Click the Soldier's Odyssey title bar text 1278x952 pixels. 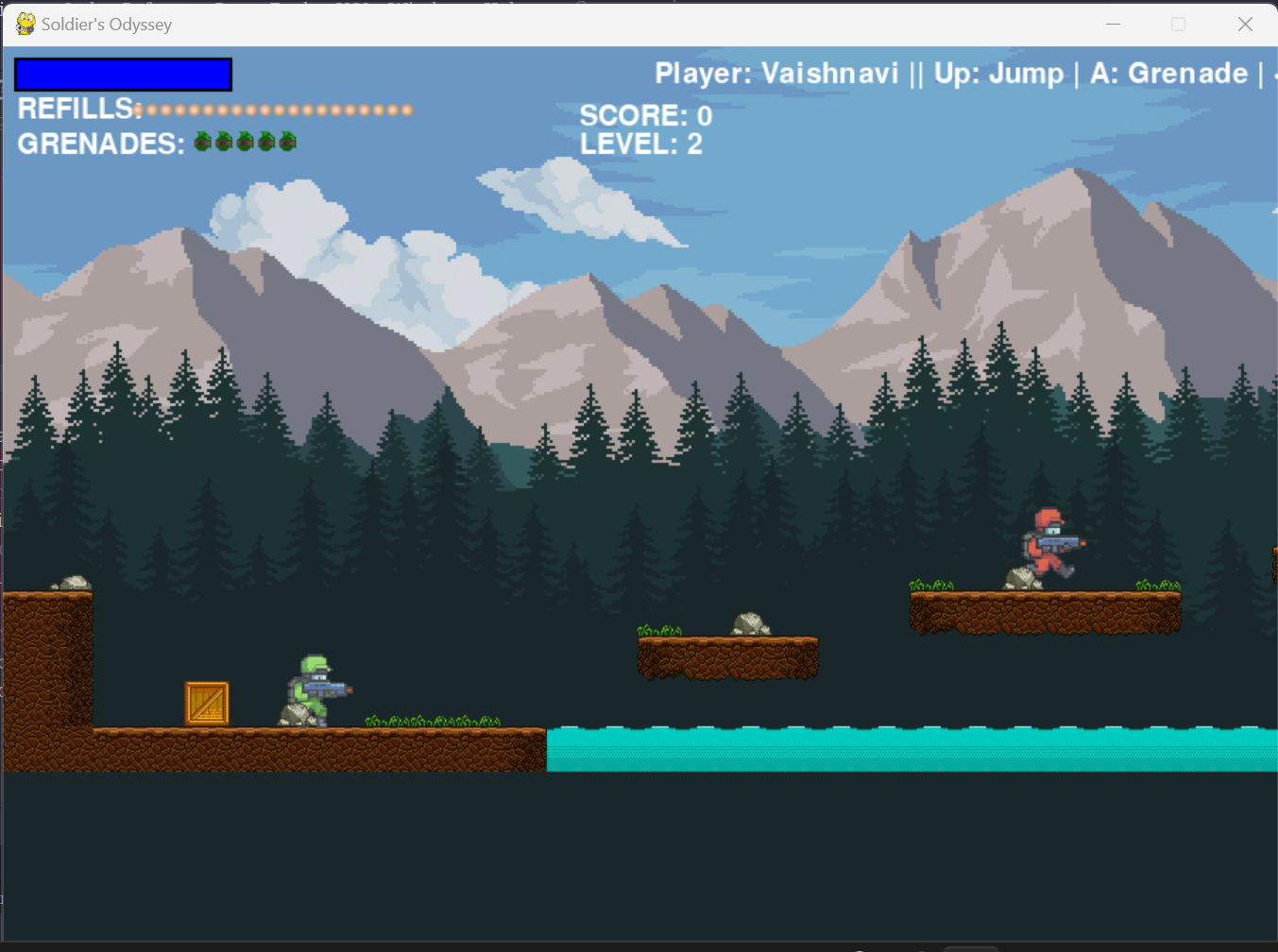click(104, 24)
